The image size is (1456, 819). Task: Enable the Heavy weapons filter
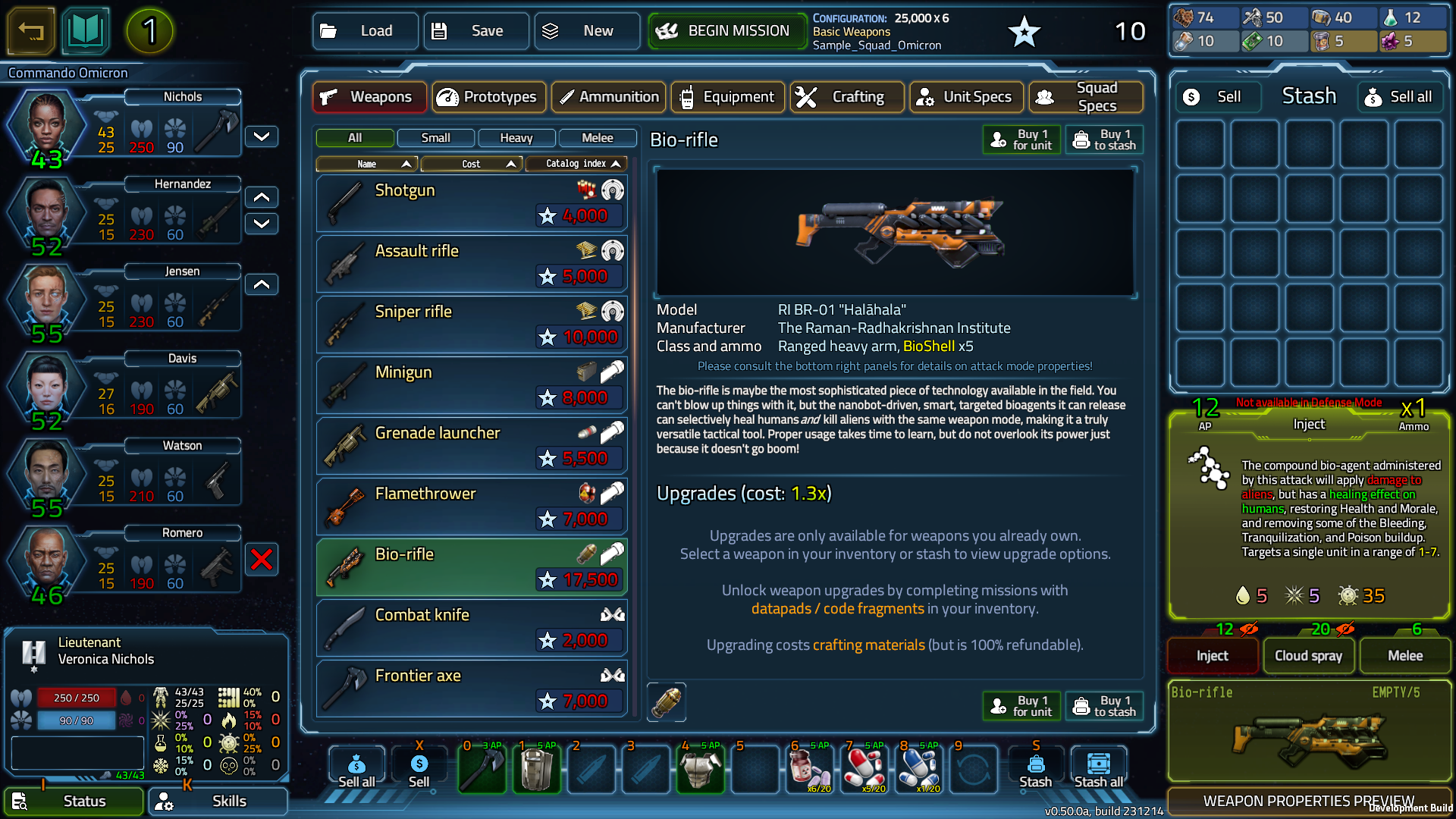point(516,138)
